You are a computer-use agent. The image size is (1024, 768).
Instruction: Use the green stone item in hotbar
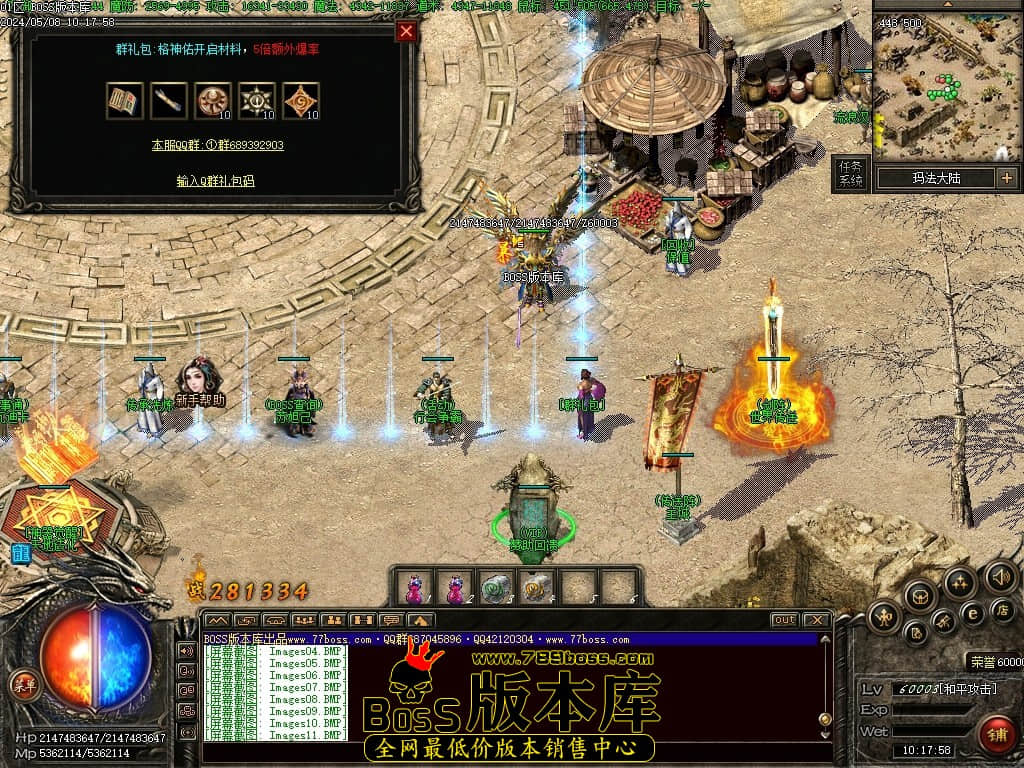pos(496,587)
